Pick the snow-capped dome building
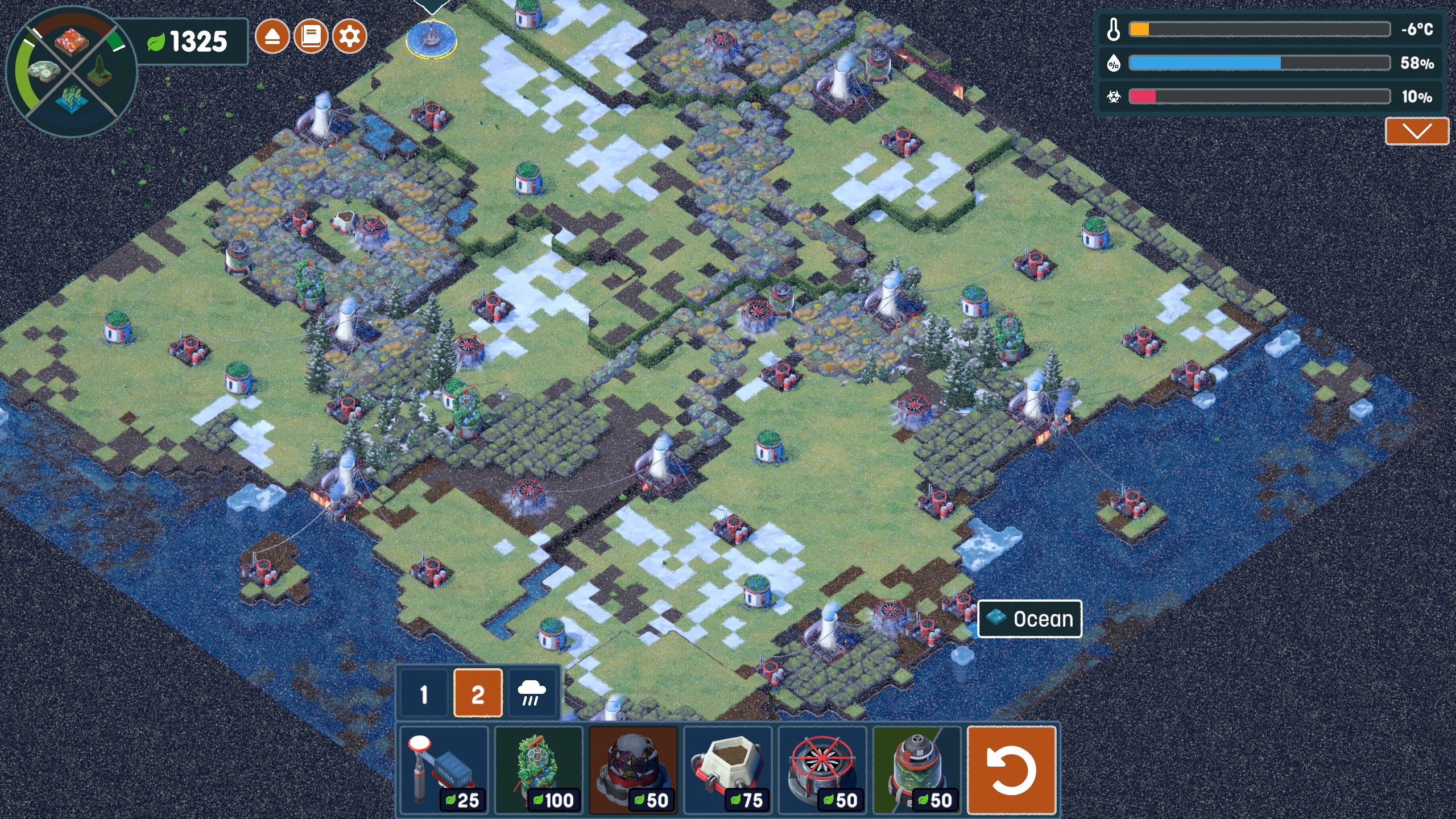The image size is (1456, 819). (x=634, y=770)
